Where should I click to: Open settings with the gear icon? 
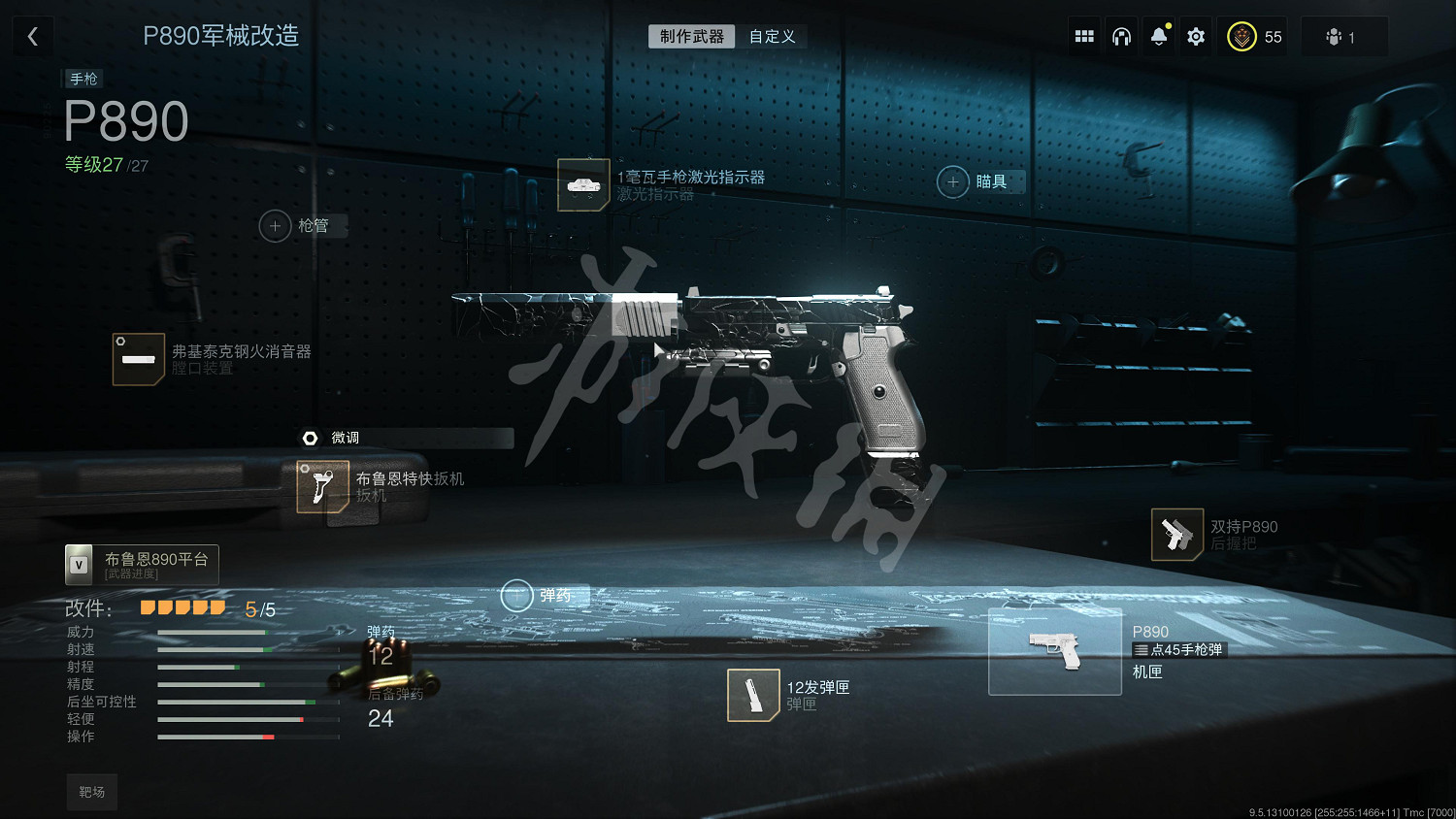coord(1196,37)
